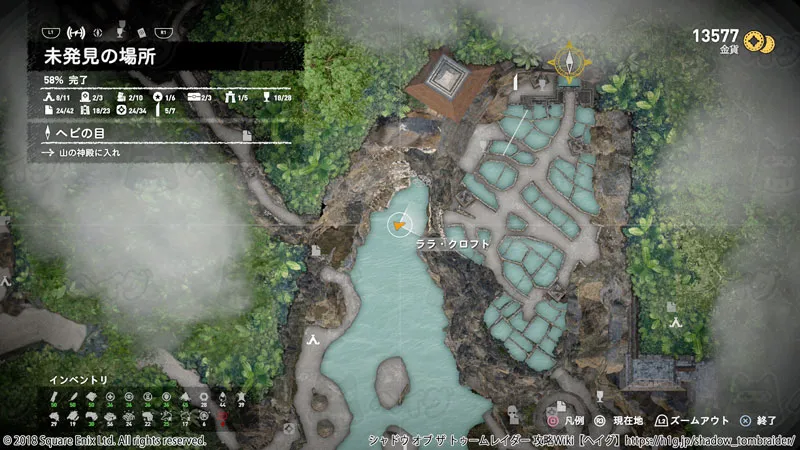Click the gold compass north marker

point(568,62)
